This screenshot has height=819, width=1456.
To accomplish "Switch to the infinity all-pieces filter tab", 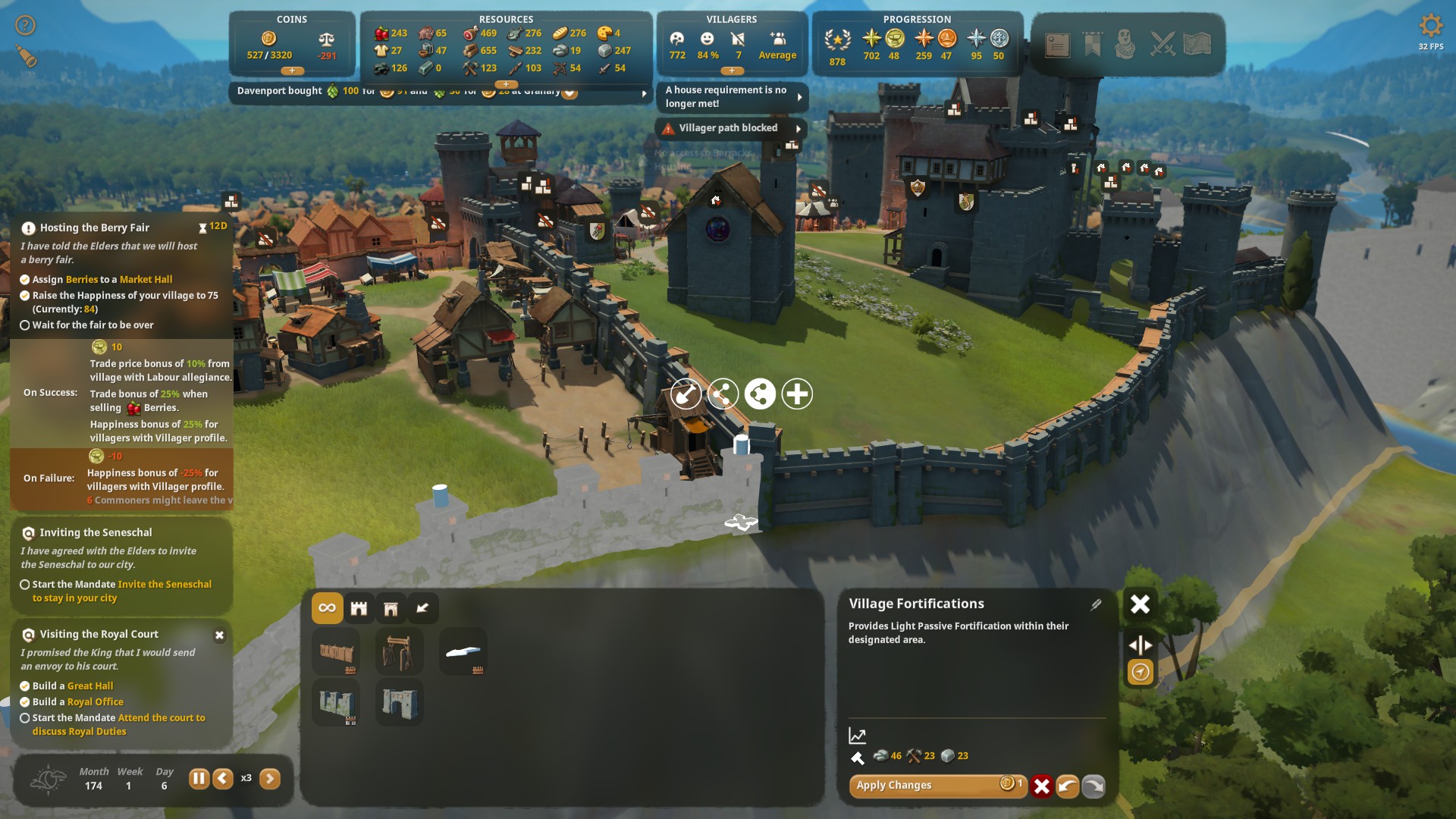I will (328, 608).
